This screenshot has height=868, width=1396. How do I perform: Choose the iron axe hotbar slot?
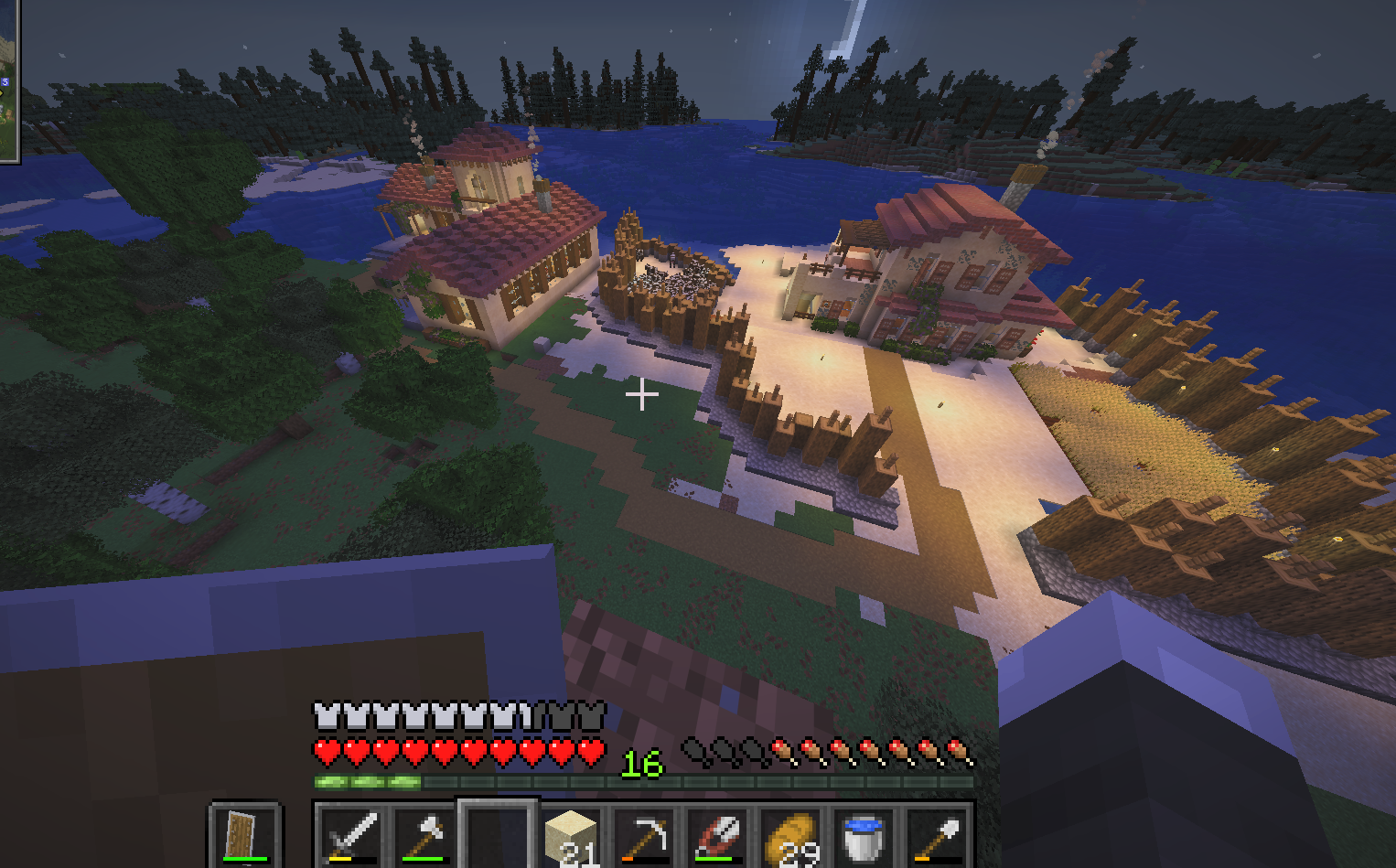click(x=424, y=836)
